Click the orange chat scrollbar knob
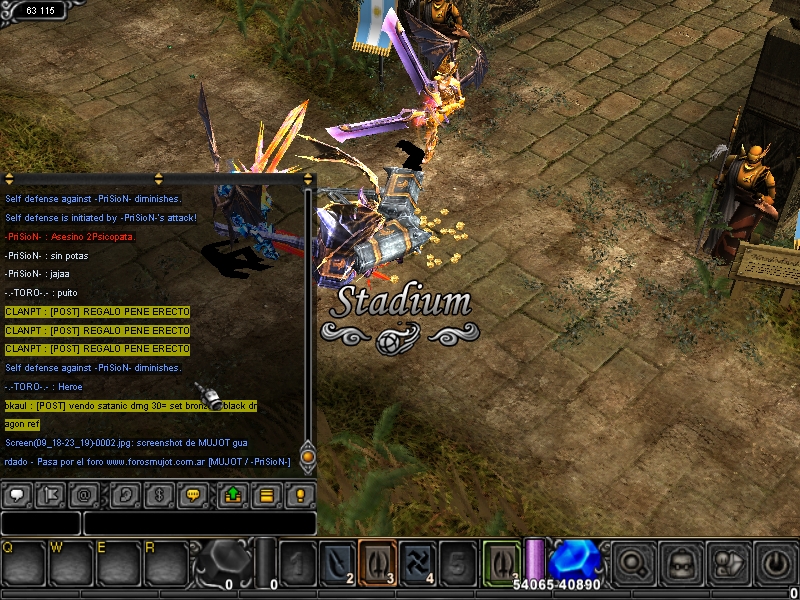Image resolution: width=800 pixels, height=600 pixels. [x=308, y=457]
